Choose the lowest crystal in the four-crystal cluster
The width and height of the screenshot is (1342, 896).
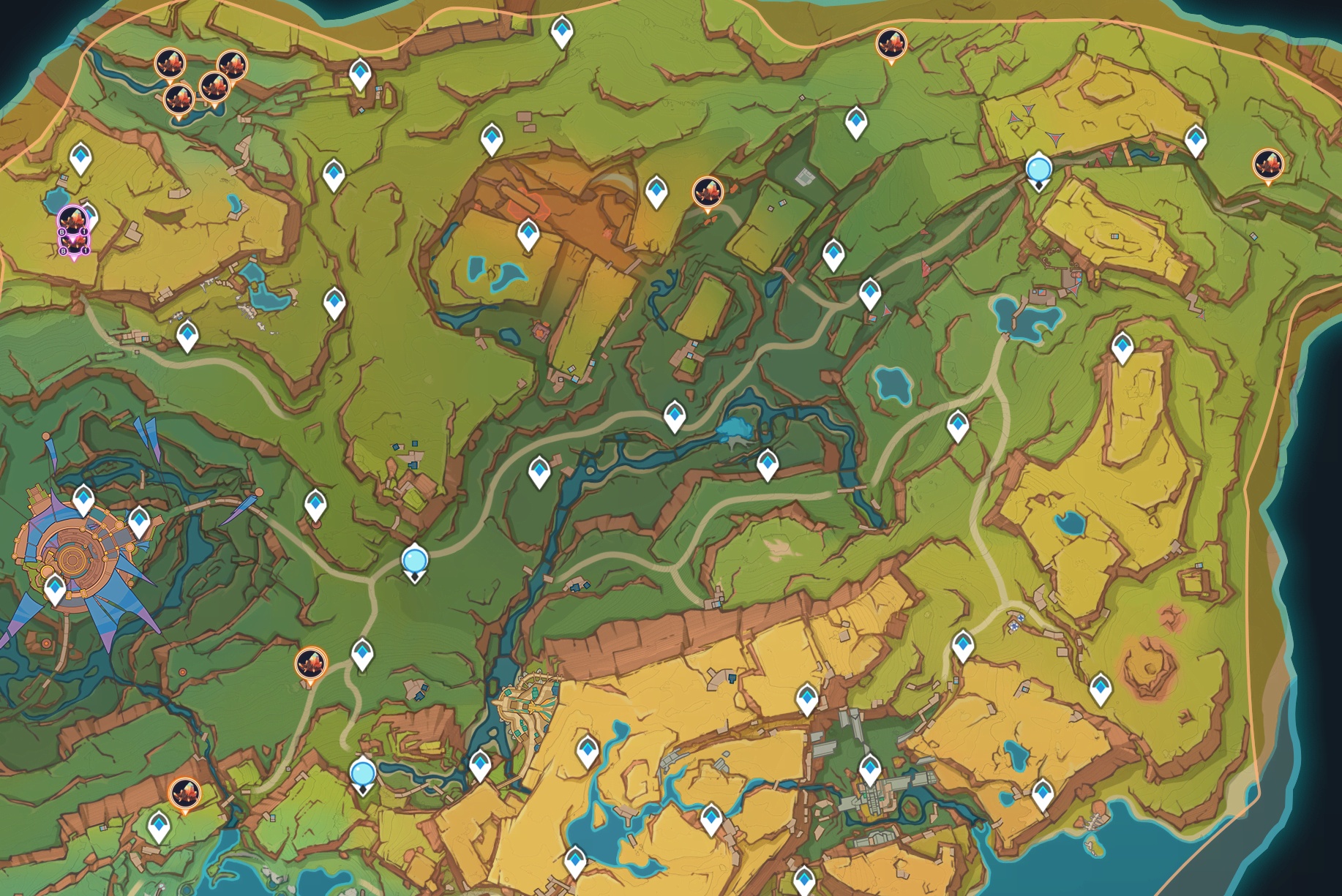point(179,97)
